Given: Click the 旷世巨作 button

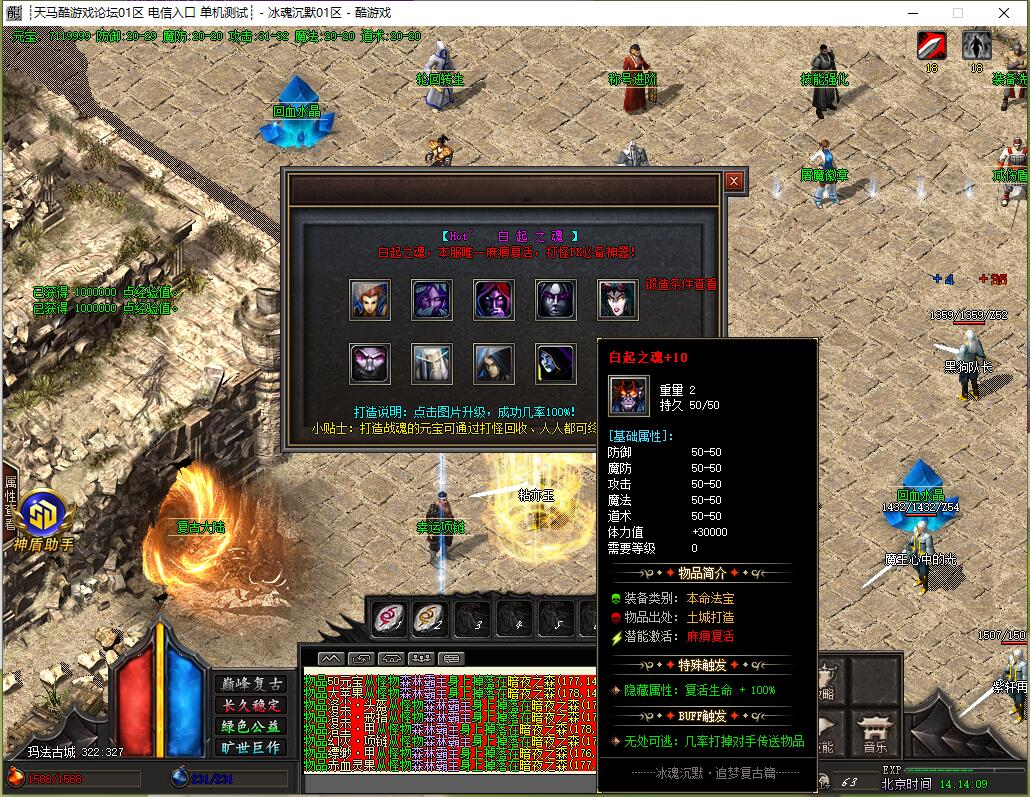Looking at the screenshot, I should point(250,747).
